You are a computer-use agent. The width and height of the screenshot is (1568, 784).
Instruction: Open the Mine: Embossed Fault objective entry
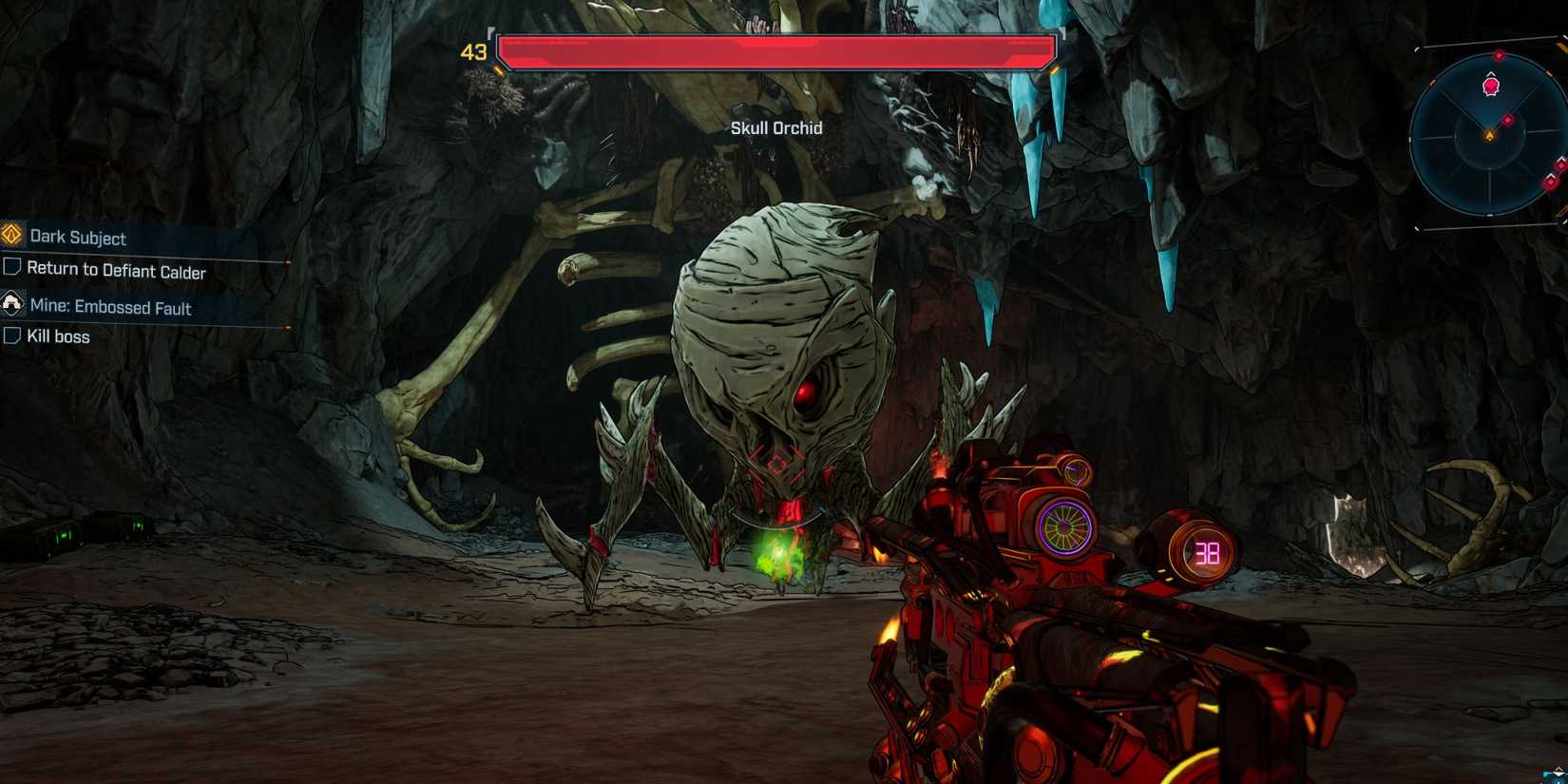(109, 308)
